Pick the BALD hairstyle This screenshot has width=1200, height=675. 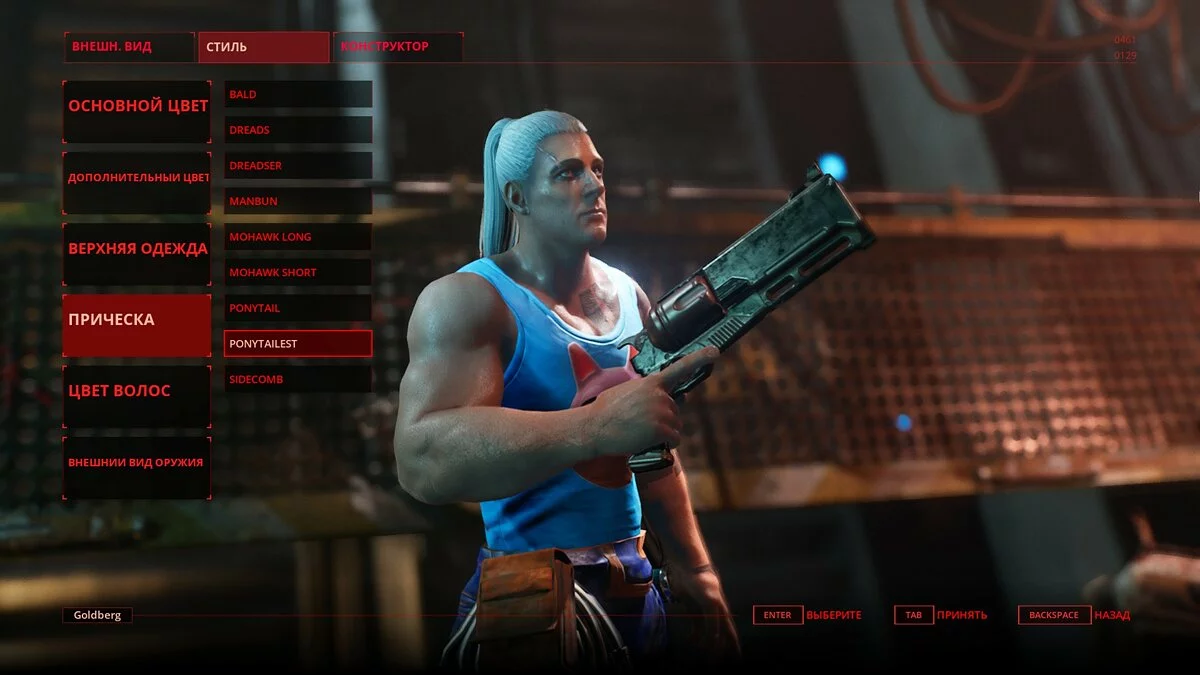(x=298, y=94)
